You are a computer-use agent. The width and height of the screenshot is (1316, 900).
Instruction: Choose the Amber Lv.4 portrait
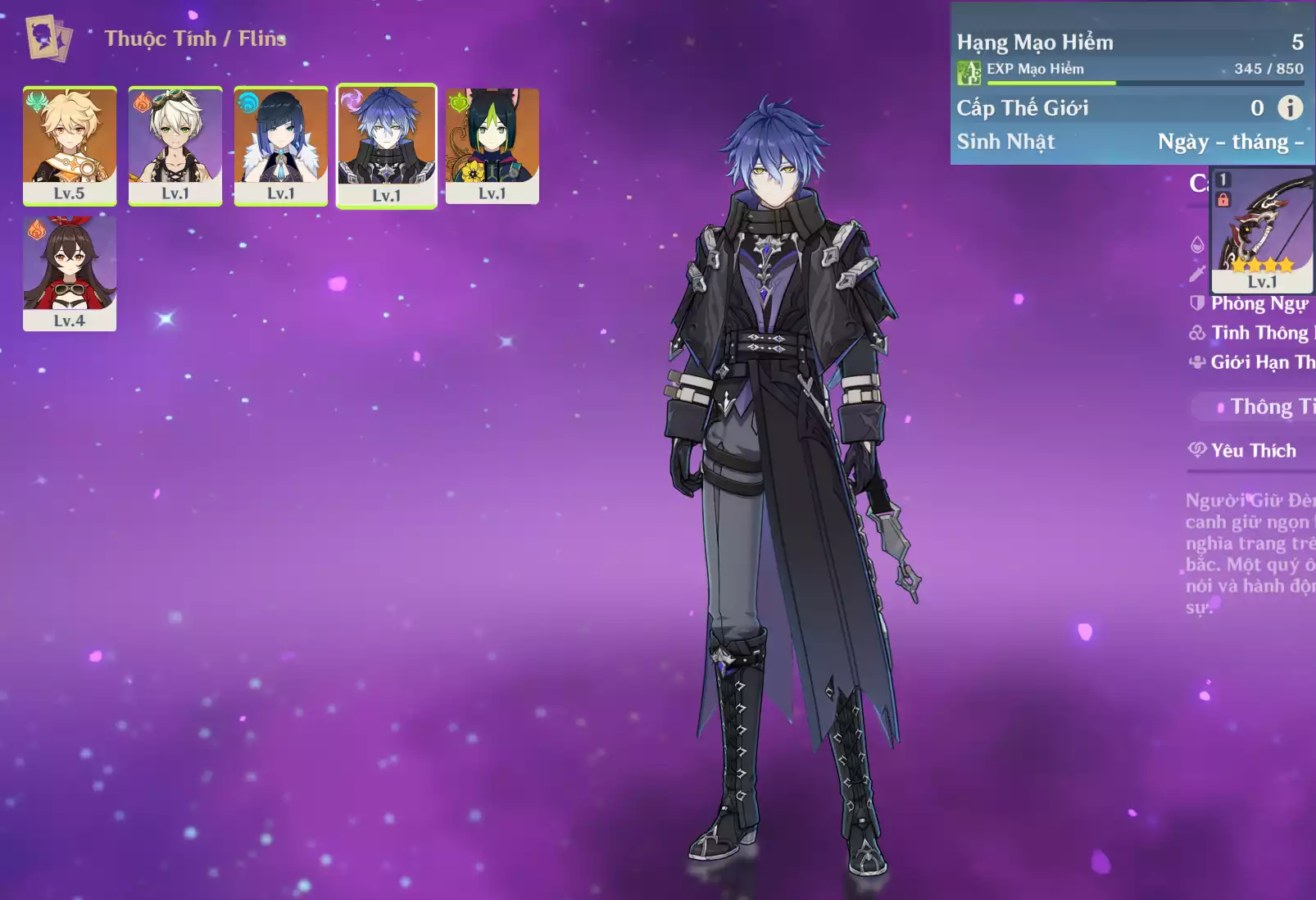point(70,273)
